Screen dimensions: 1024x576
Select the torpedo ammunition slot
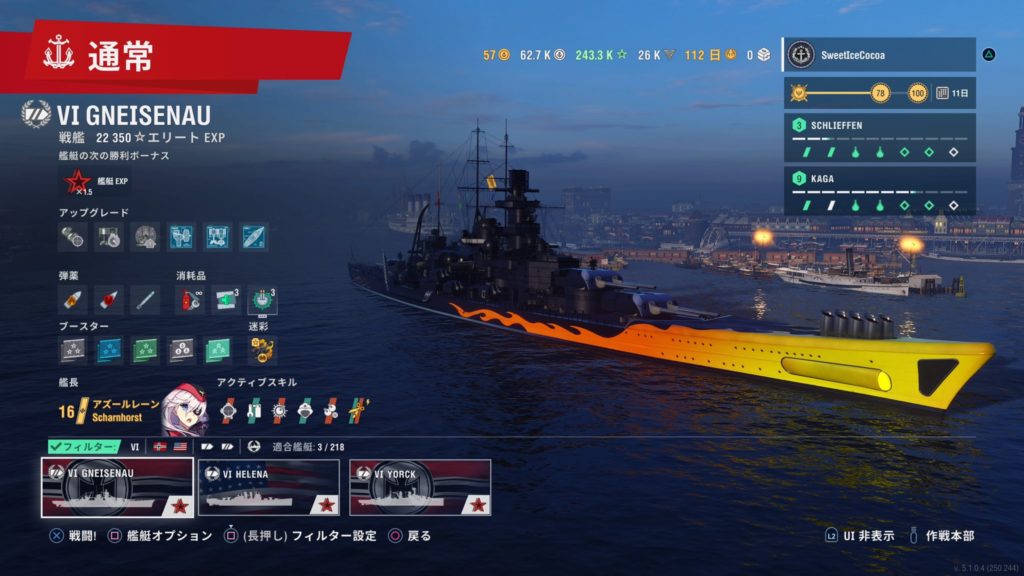point(144,298)
